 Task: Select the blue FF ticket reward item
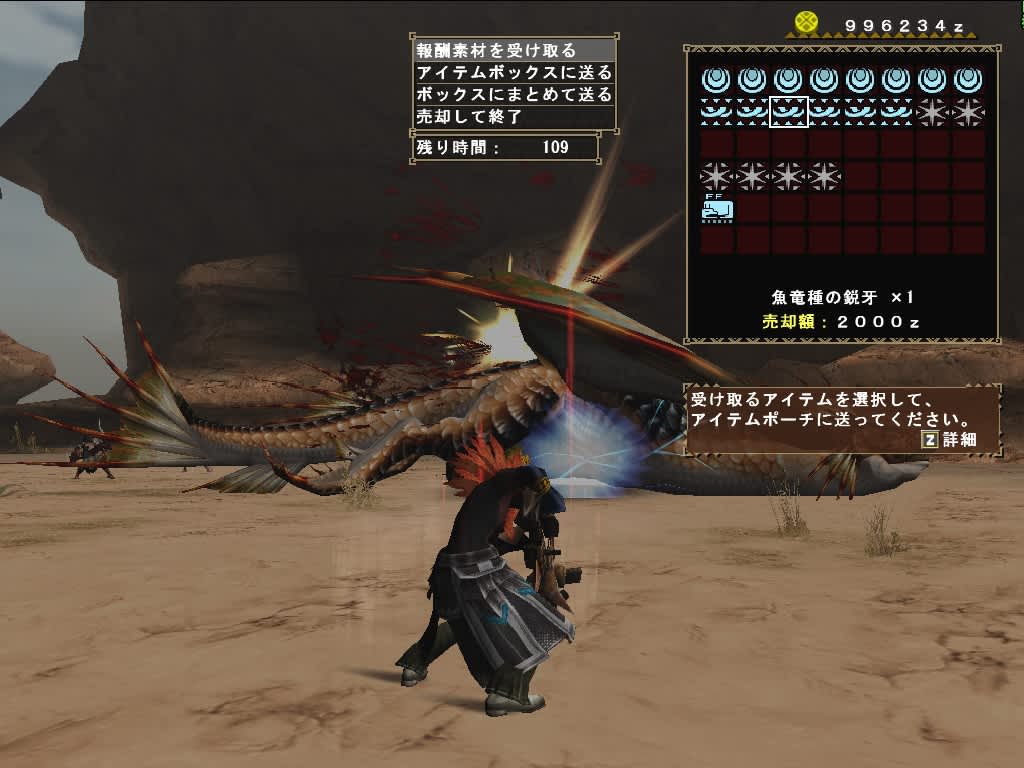tap(717, 208)
